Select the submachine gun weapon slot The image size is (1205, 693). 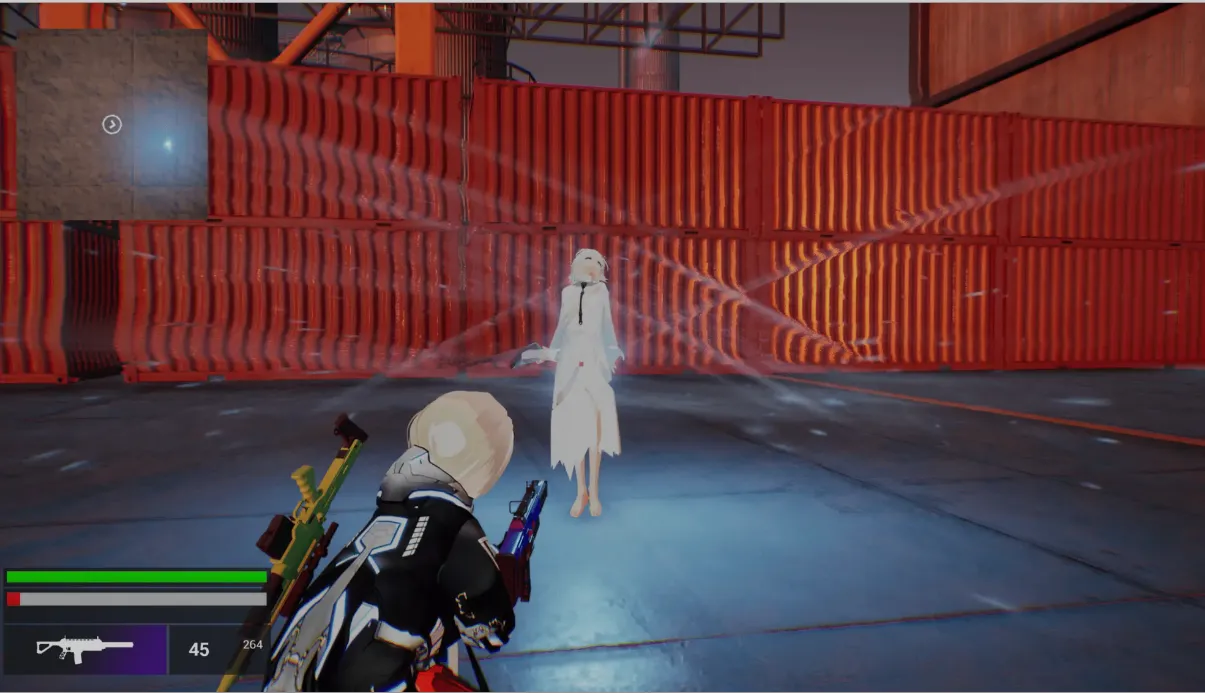point(86,649)
